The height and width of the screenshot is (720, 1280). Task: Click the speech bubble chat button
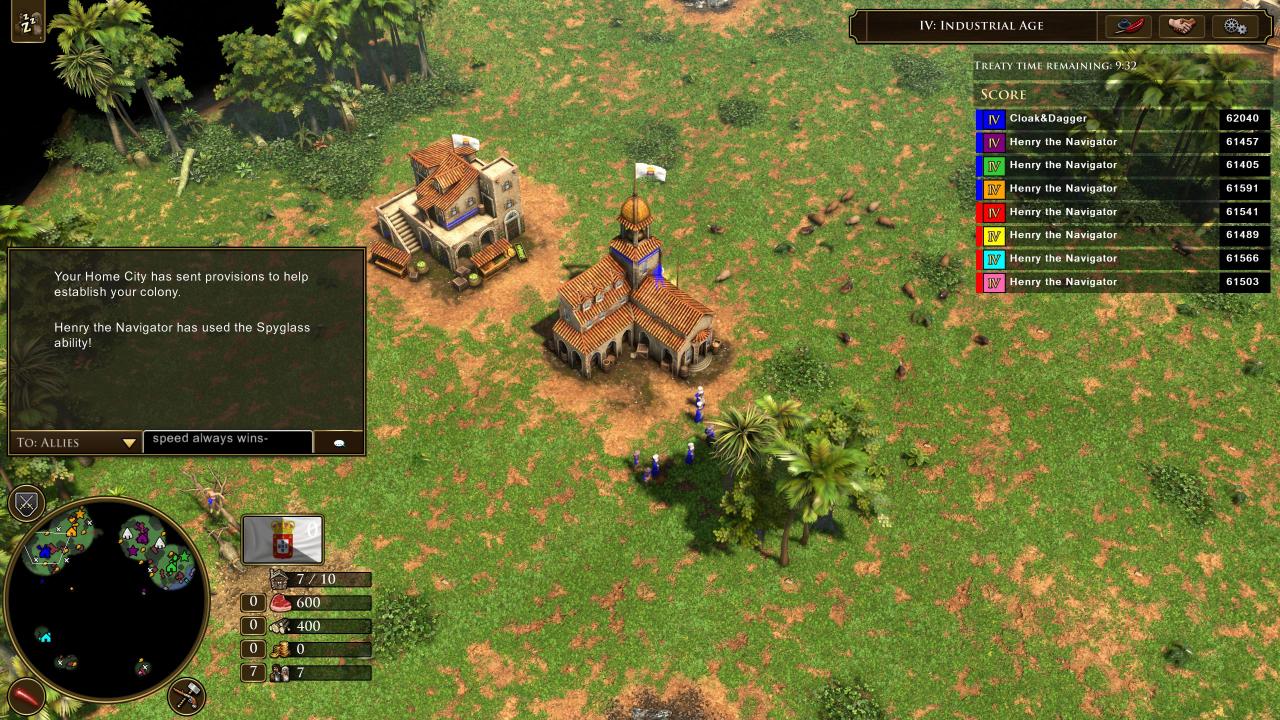click(339, 442)
